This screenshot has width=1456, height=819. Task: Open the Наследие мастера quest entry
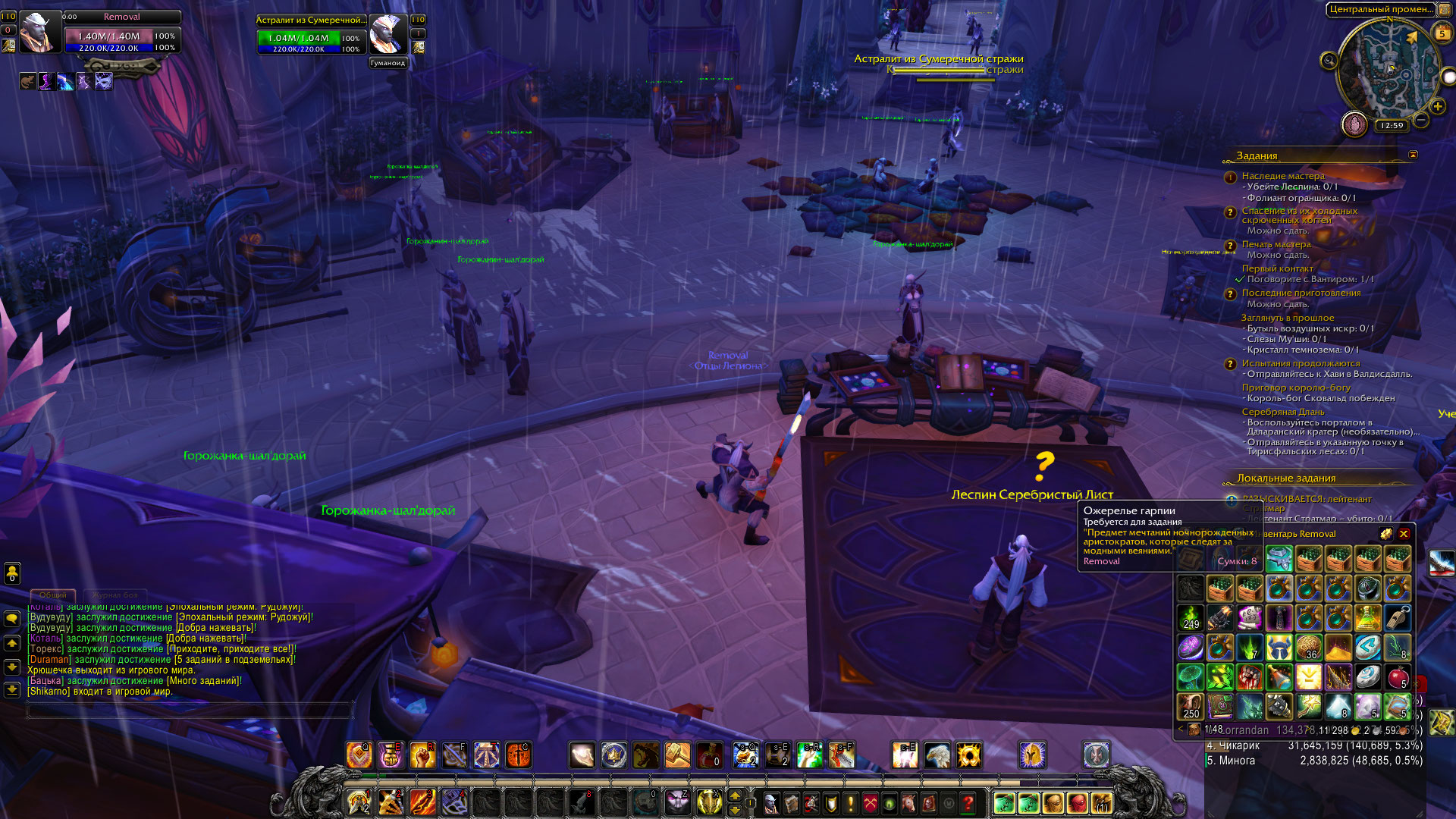(1283, 176)
